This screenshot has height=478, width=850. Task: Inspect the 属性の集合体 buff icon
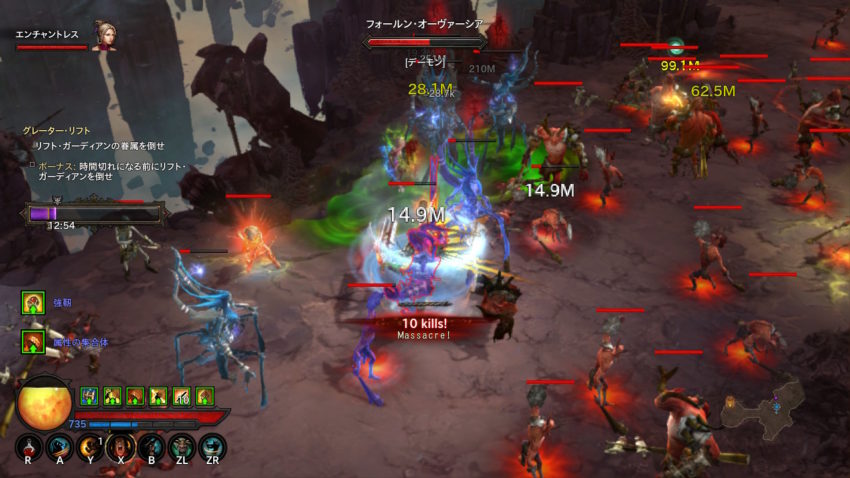click(x=33, y=342)
